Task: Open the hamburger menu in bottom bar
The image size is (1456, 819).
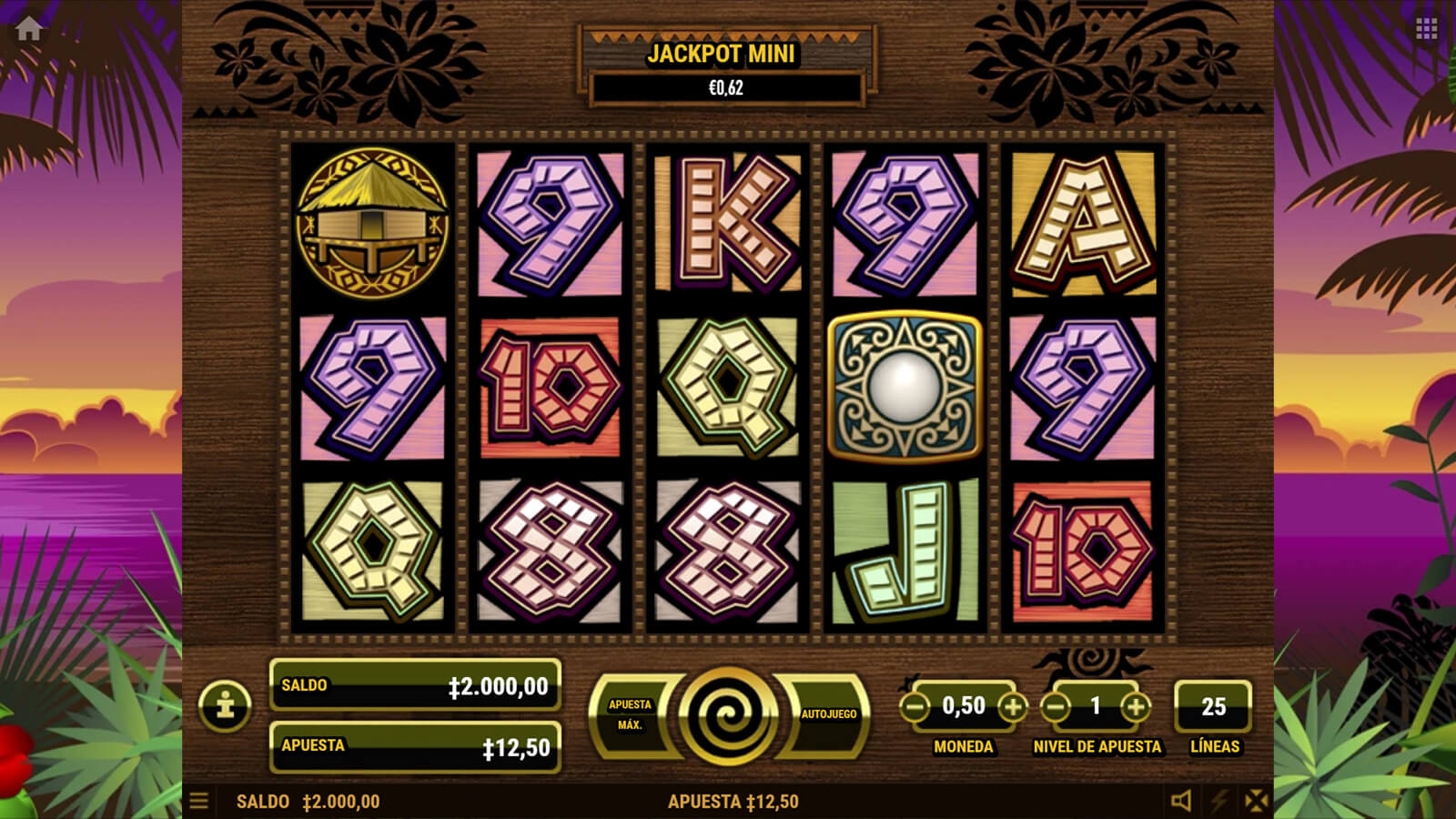Action: [198, 801]
